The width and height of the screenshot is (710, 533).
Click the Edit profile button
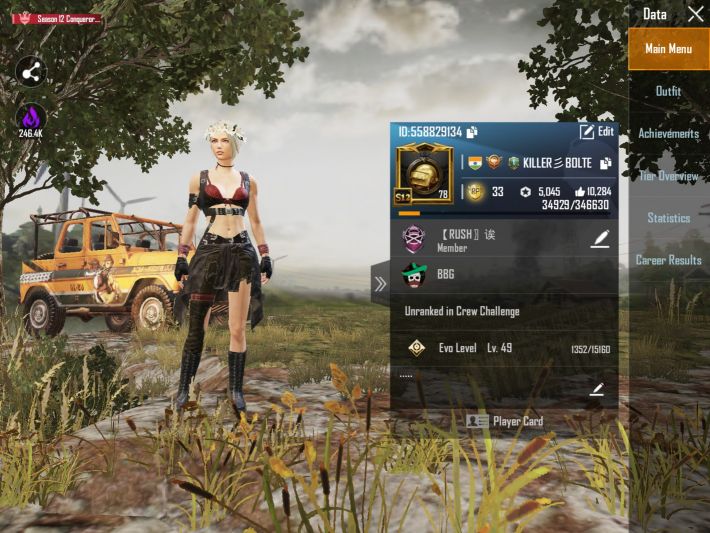[597, 132]
